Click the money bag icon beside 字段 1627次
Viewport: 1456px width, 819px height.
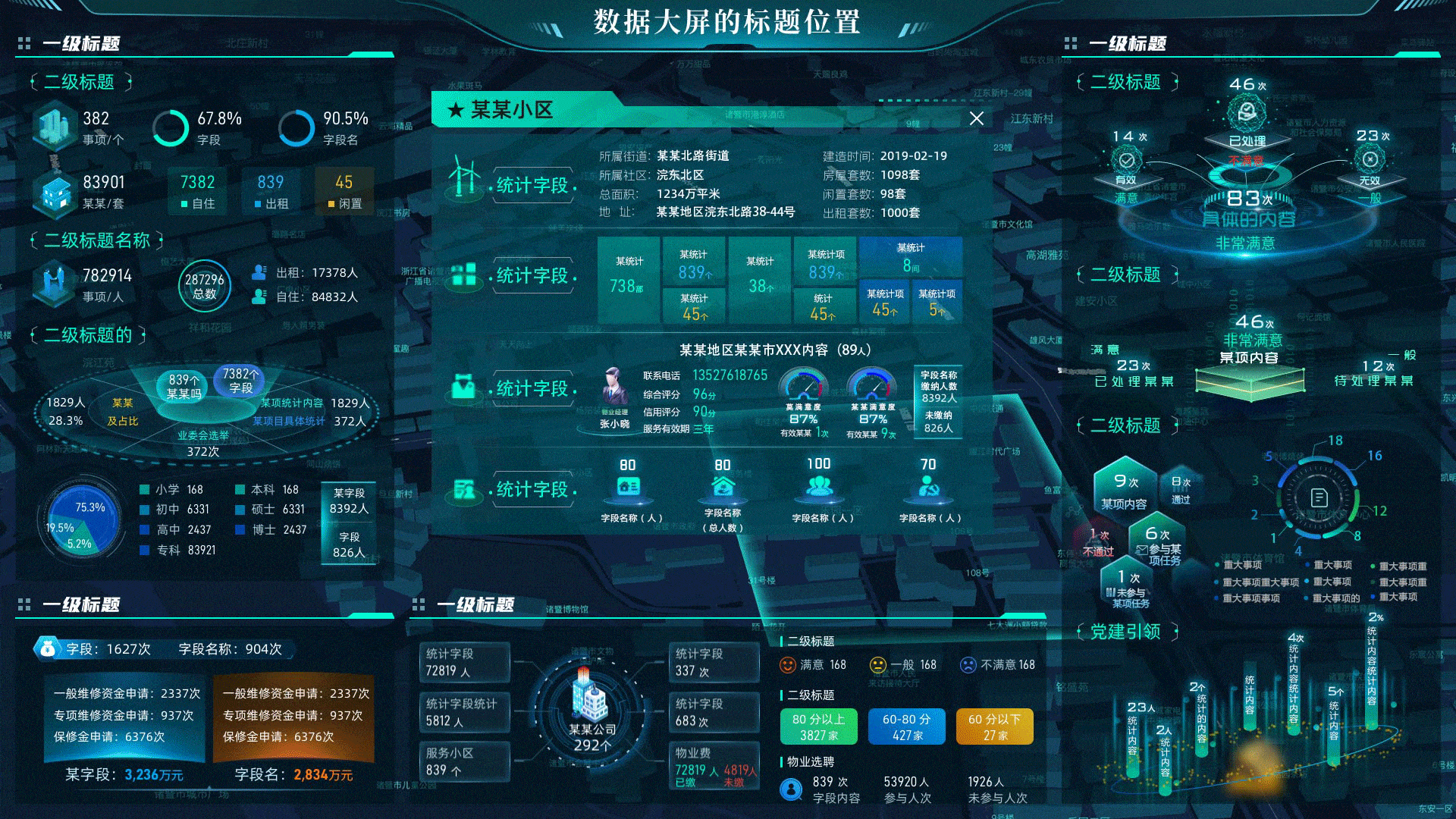(x=47, y=649)
